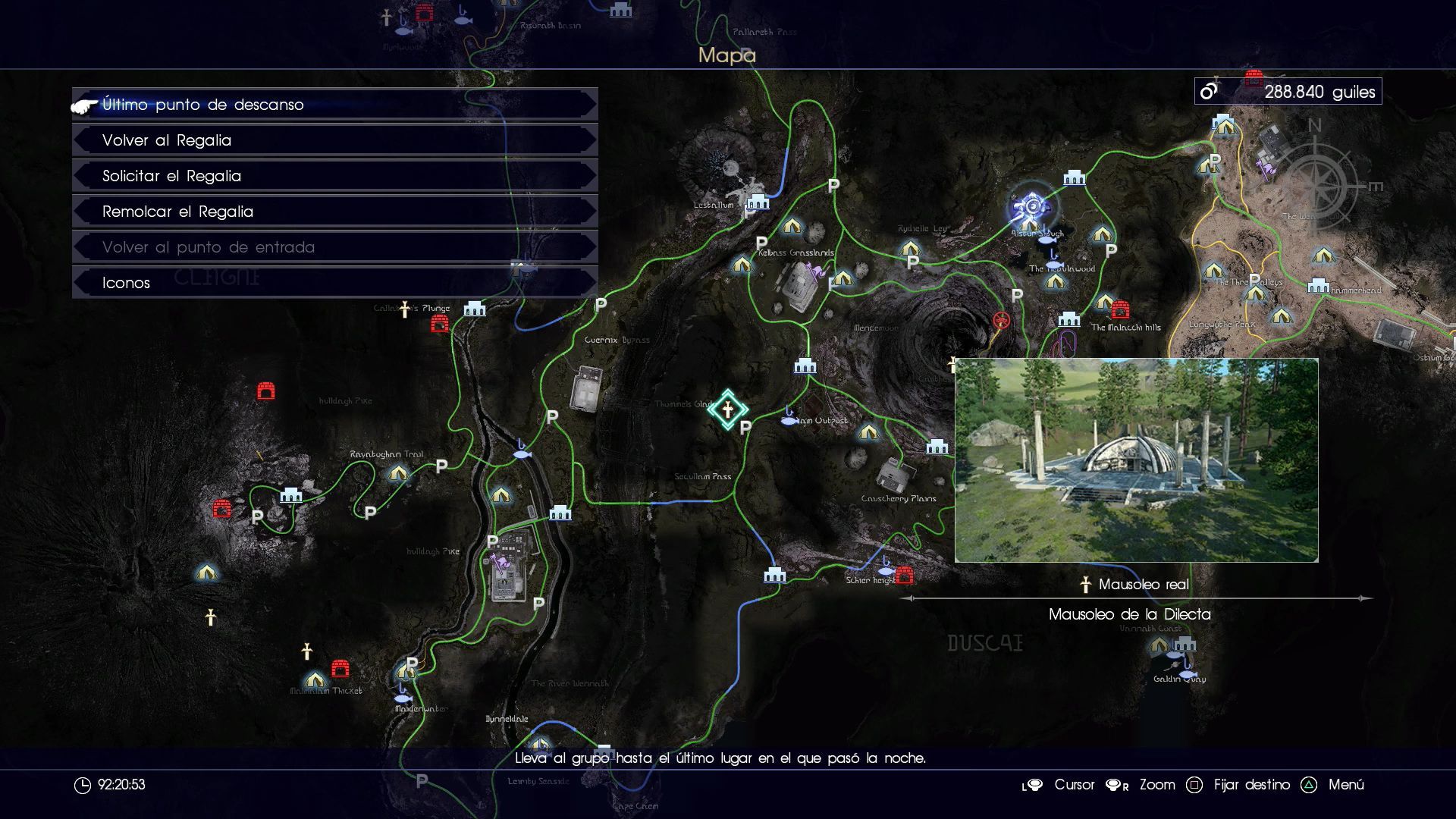This screenshot has width=1456, height=819.
Task: Select the Hammerhead outpost marker
Action: tap(1318, 286)
